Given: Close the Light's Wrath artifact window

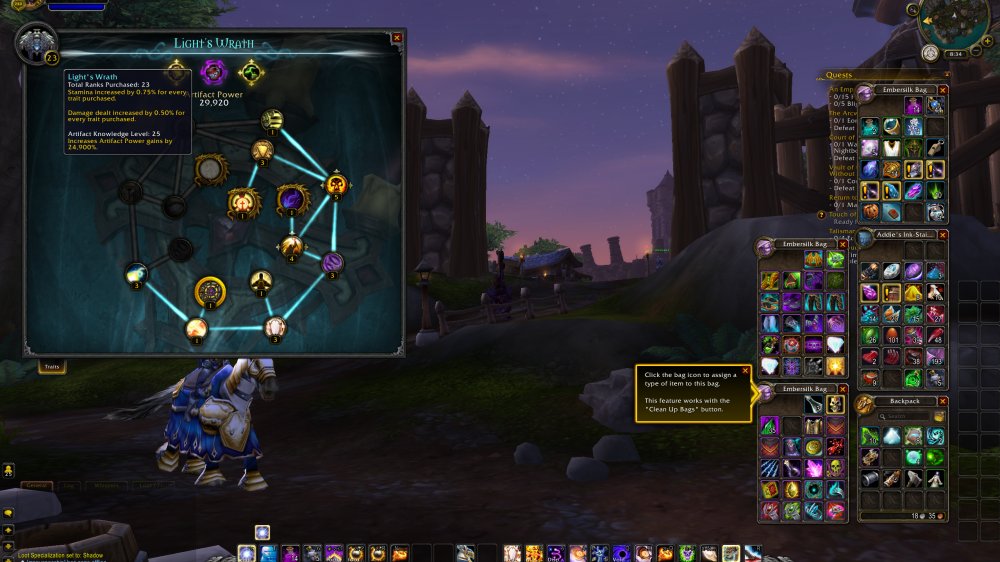Looking at the screenshot, I should point(397,38).
